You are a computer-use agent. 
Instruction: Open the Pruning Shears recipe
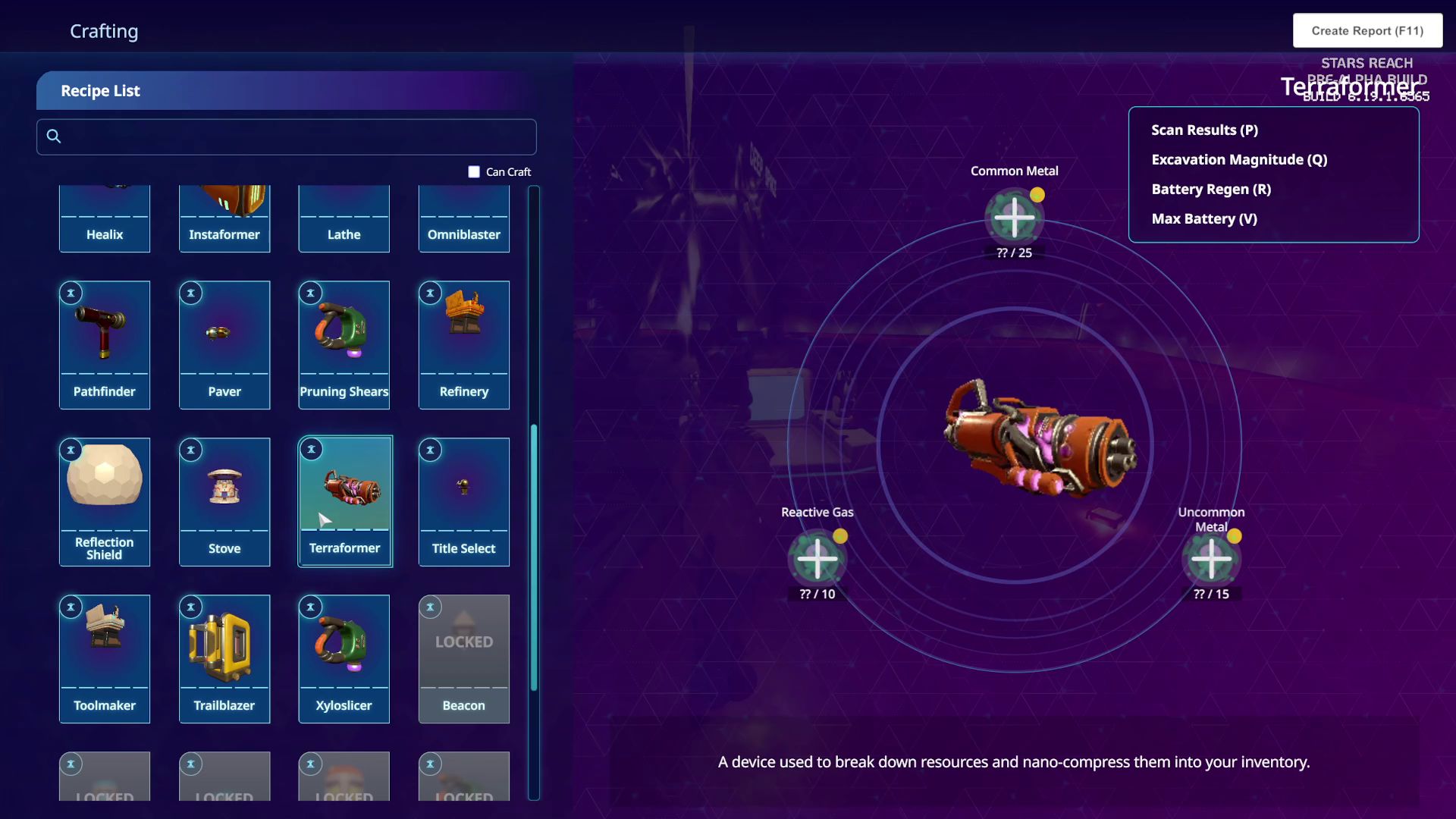344,345
